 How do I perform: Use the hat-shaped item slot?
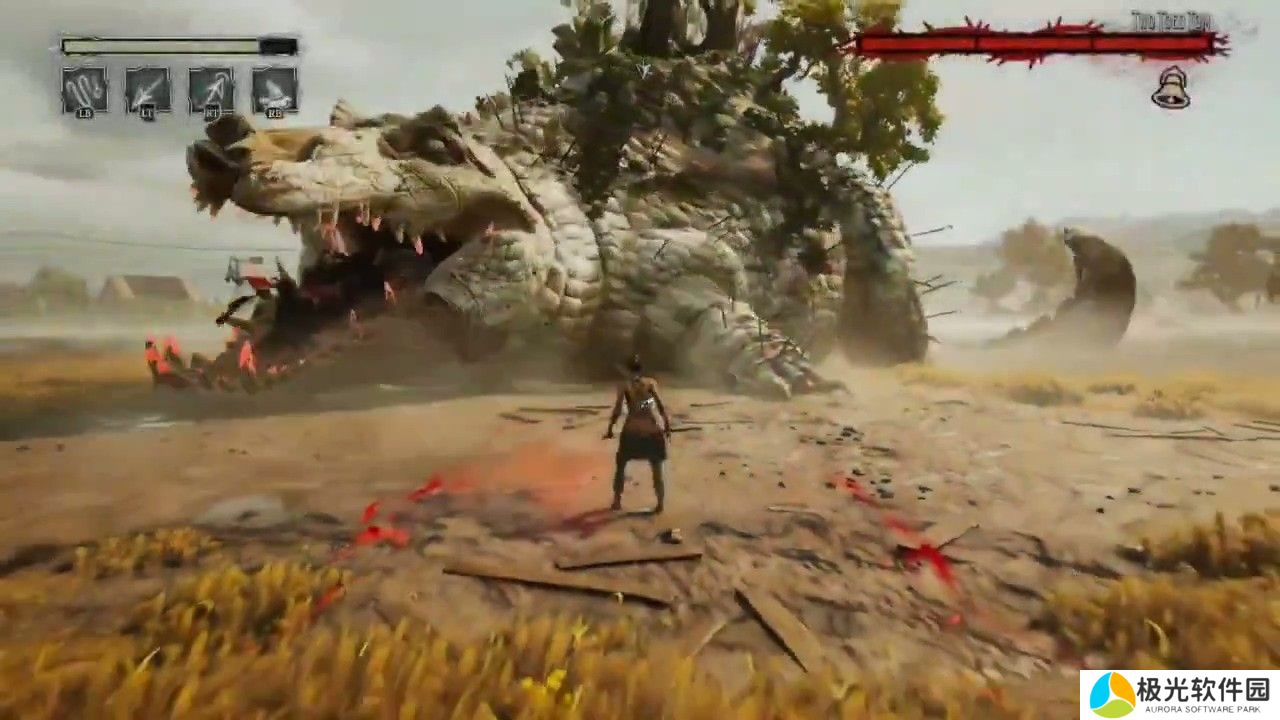(x=274, y=90)
